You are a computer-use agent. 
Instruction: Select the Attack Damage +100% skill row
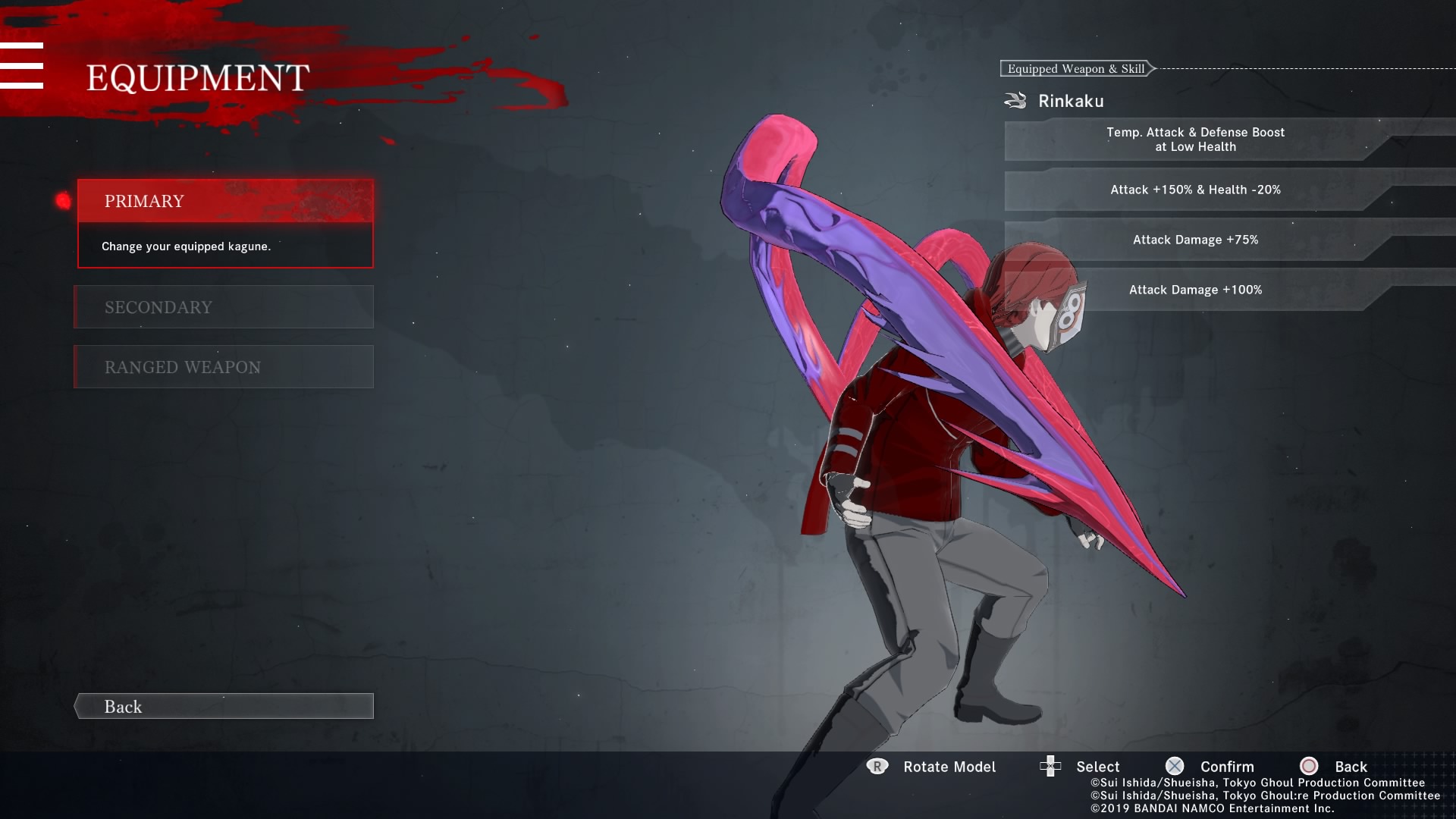(x=1195, y=290)
